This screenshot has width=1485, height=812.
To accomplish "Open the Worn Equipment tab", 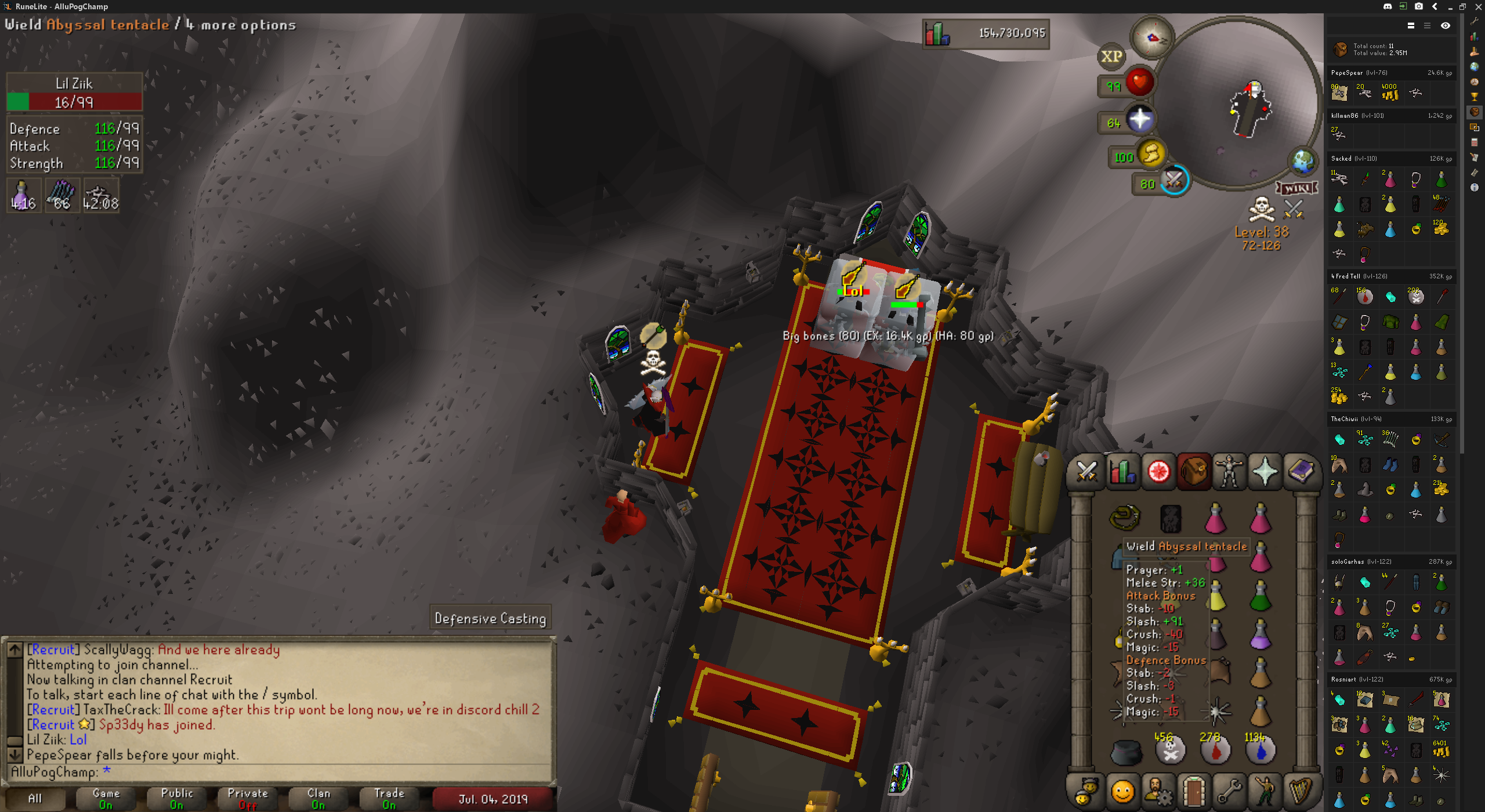I will pos(1229,472).
